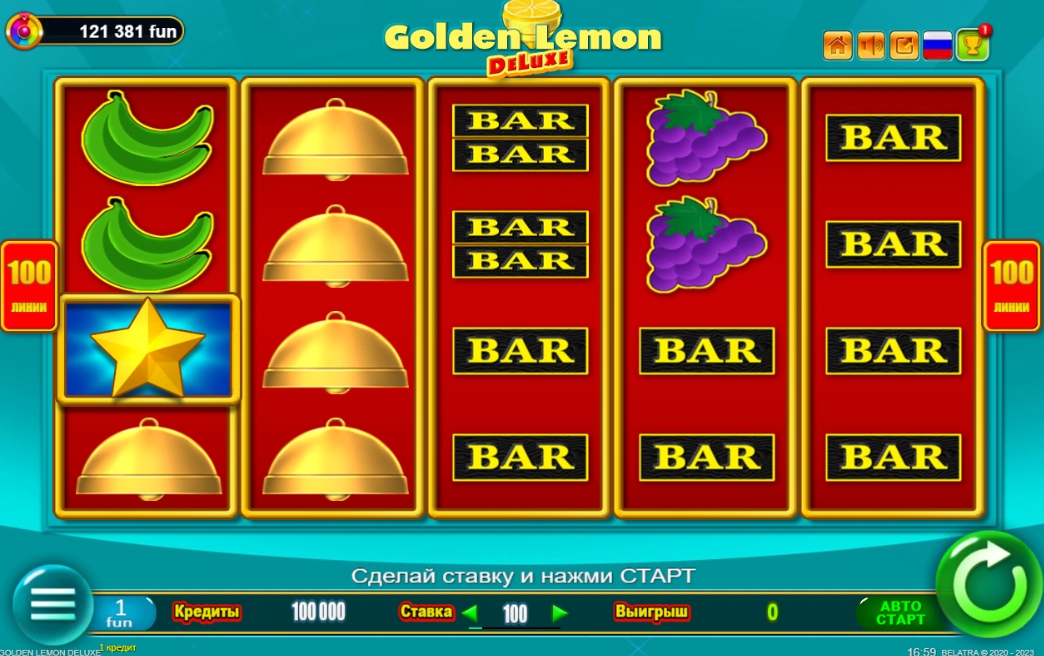The image size is (1044, 656).
Task: Toggle the sound speaker icon
Action: [x=871, y=45]
